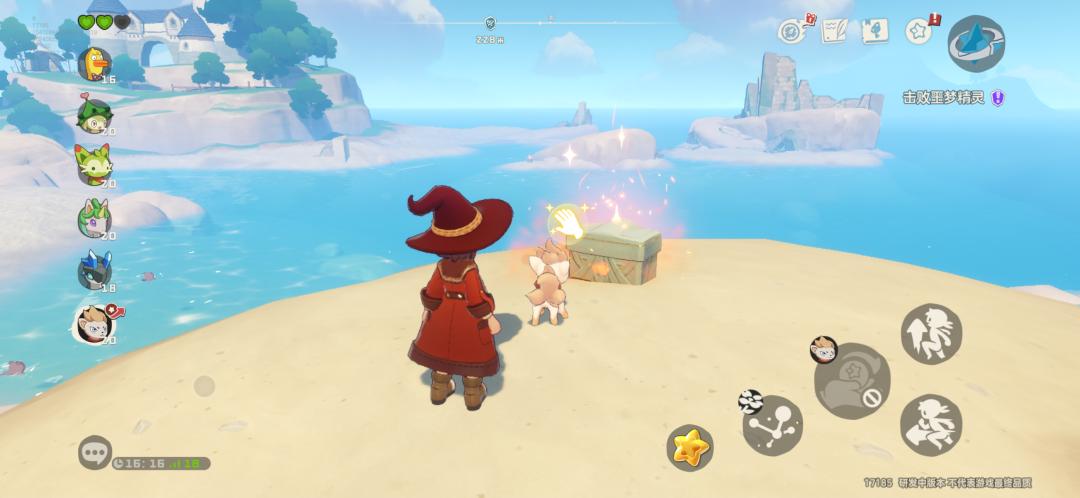Tap the glowing hand interact prompt
The height and width of the screenshot is (498, 1080).
pyautogui.click(x=568, y=222)
